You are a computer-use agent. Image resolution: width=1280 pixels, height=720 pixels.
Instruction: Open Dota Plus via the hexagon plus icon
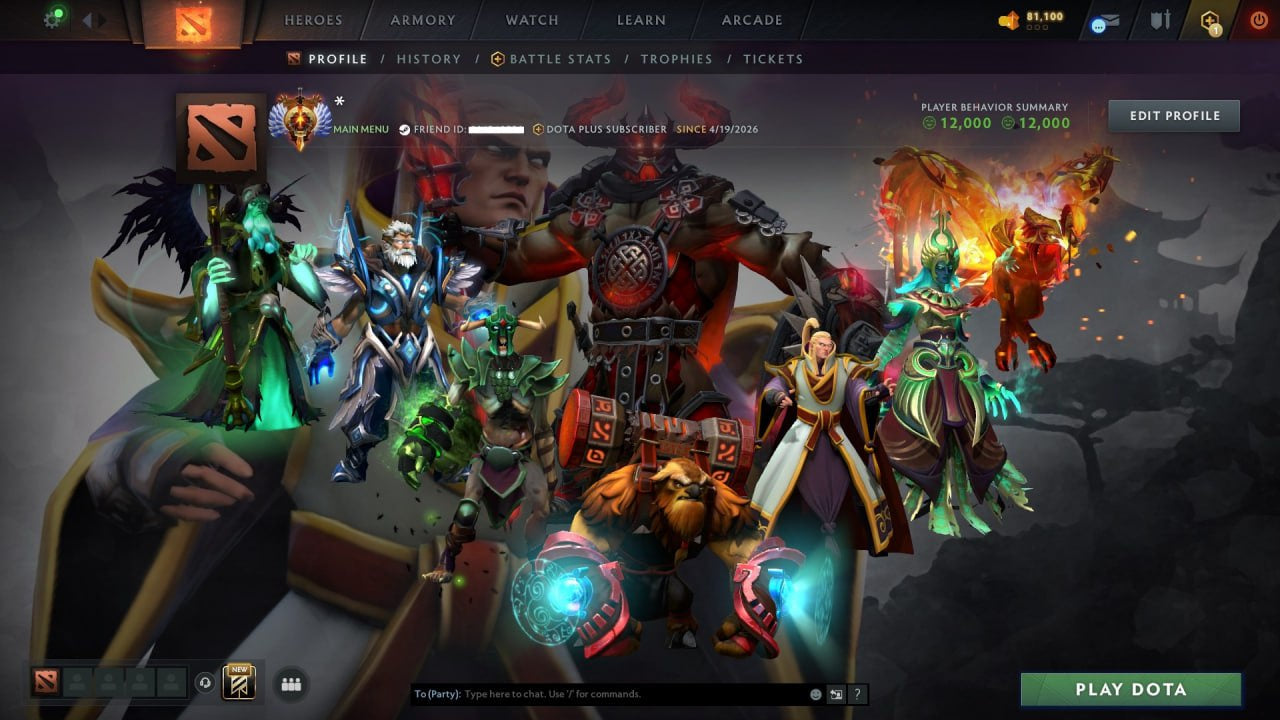coord(1211,19)
